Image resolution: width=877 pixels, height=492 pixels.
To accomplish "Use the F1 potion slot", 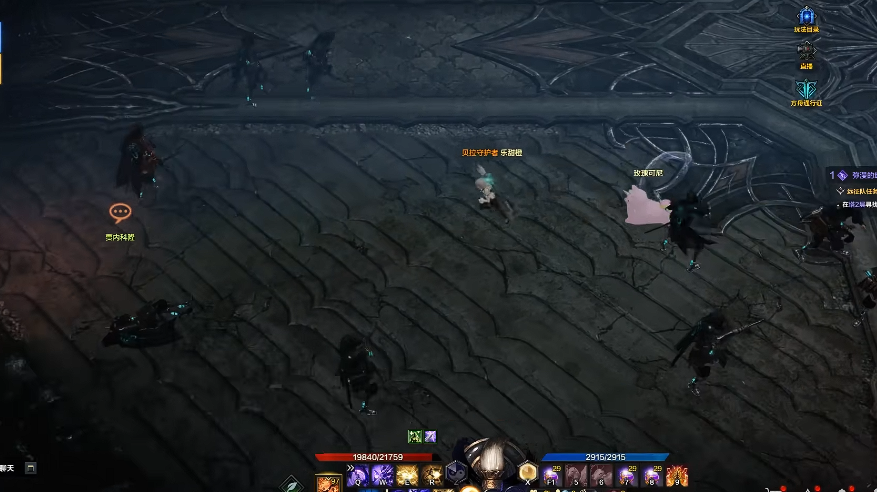I will pyautogui.click(x=552, y=476).
